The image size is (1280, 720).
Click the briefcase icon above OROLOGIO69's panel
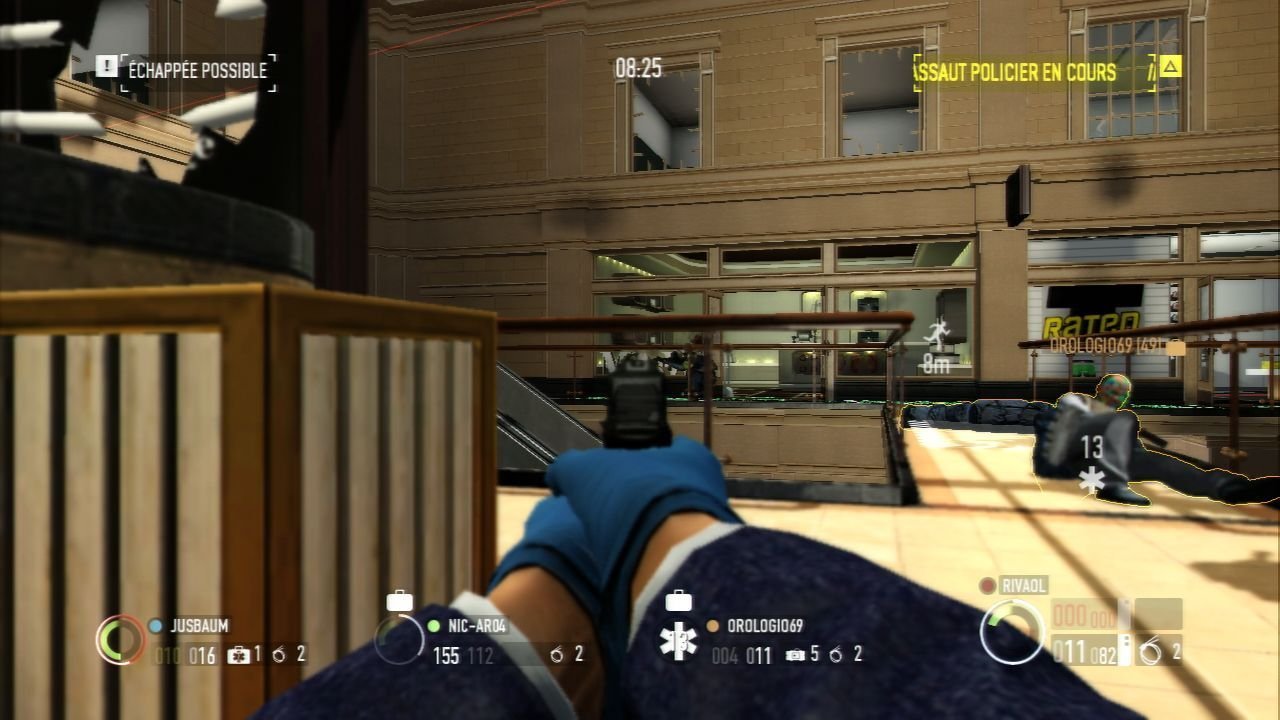coord(678,600)
